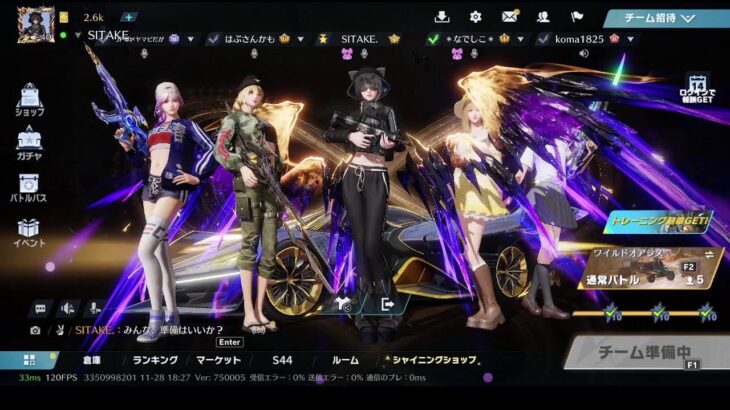The image size is (730, 410).
Task: Click the チーム準備中 team ready button
Action: pos(647,352)
